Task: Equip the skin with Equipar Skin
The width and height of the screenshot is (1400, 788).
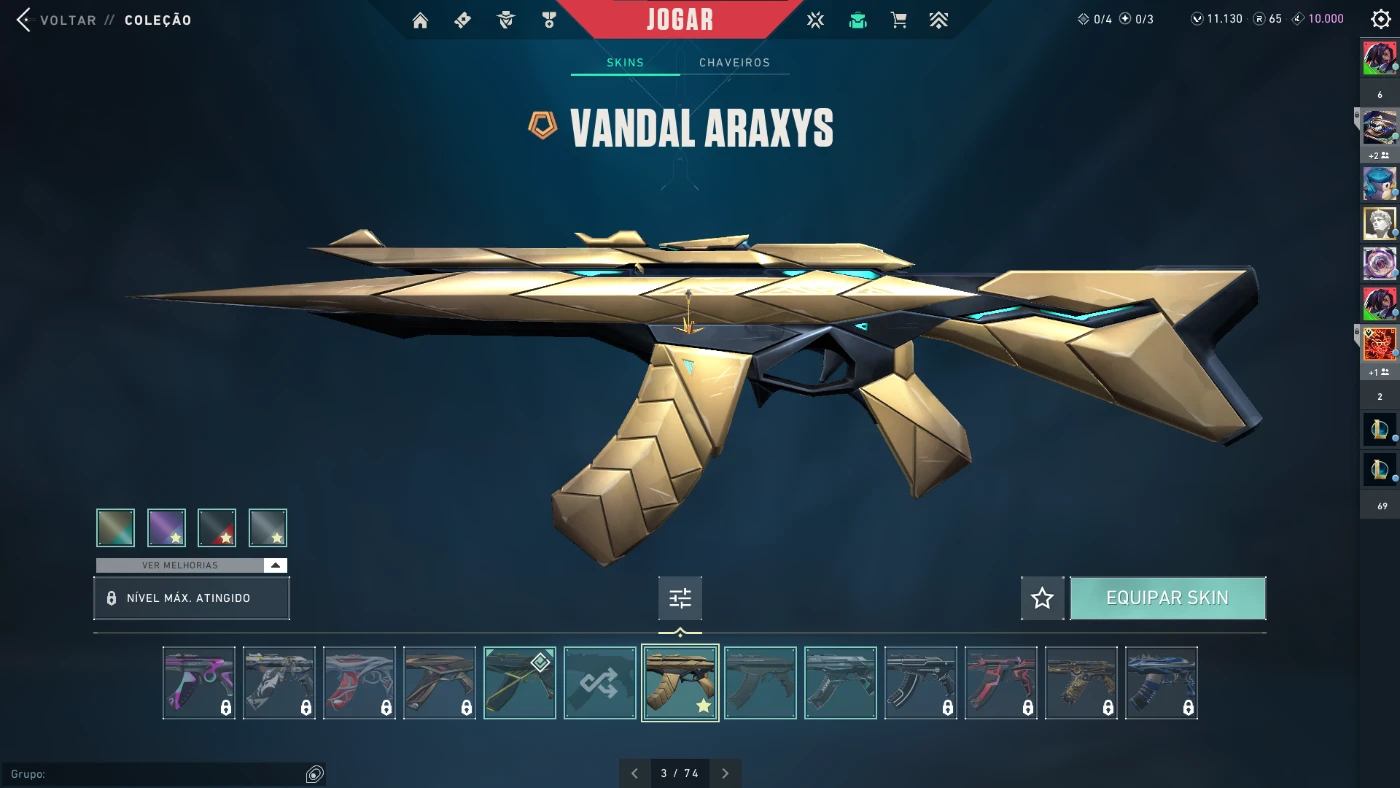Action: click(x=1167, y=598)
